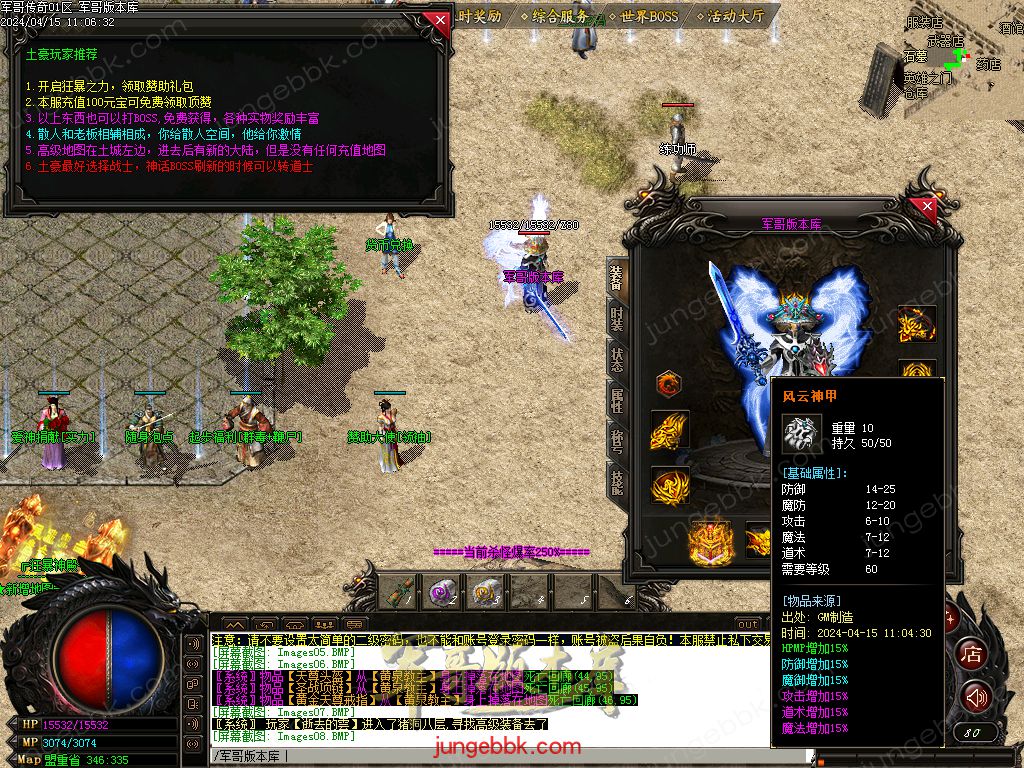Open the 活动大厅 menu
The height and width of the screenshot is (768, 1024).
pos(735,16)
